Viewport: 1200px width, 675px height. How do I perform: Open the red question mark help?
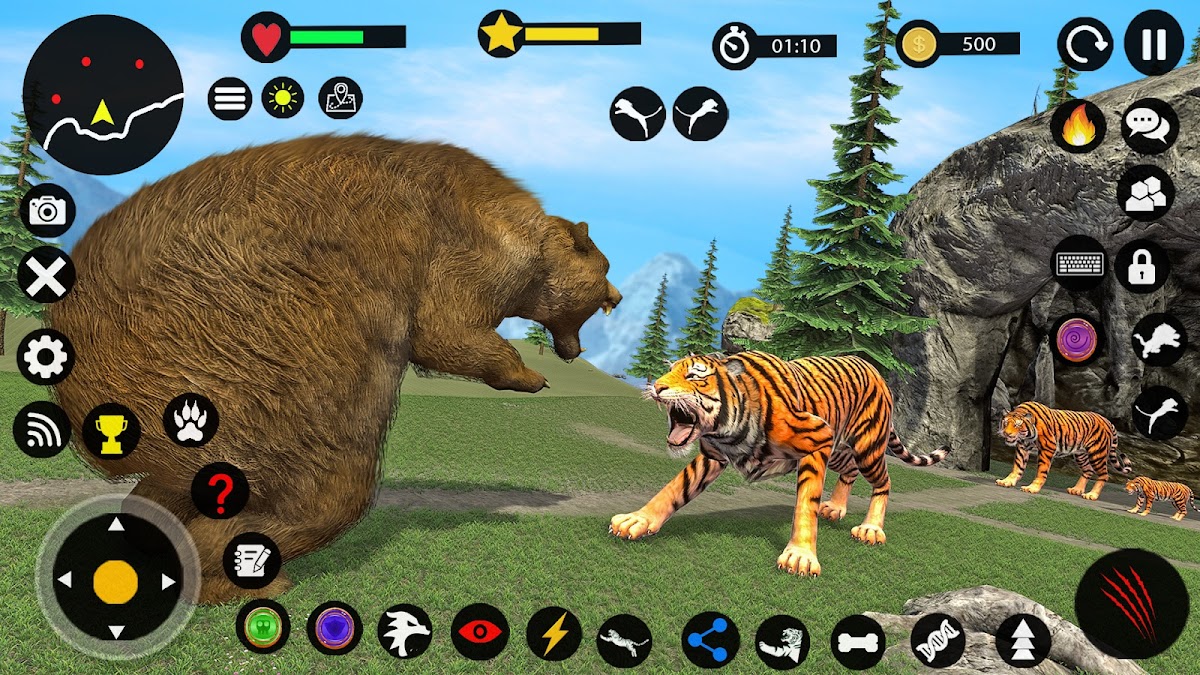pyautogui.click(x=220, y=490)
